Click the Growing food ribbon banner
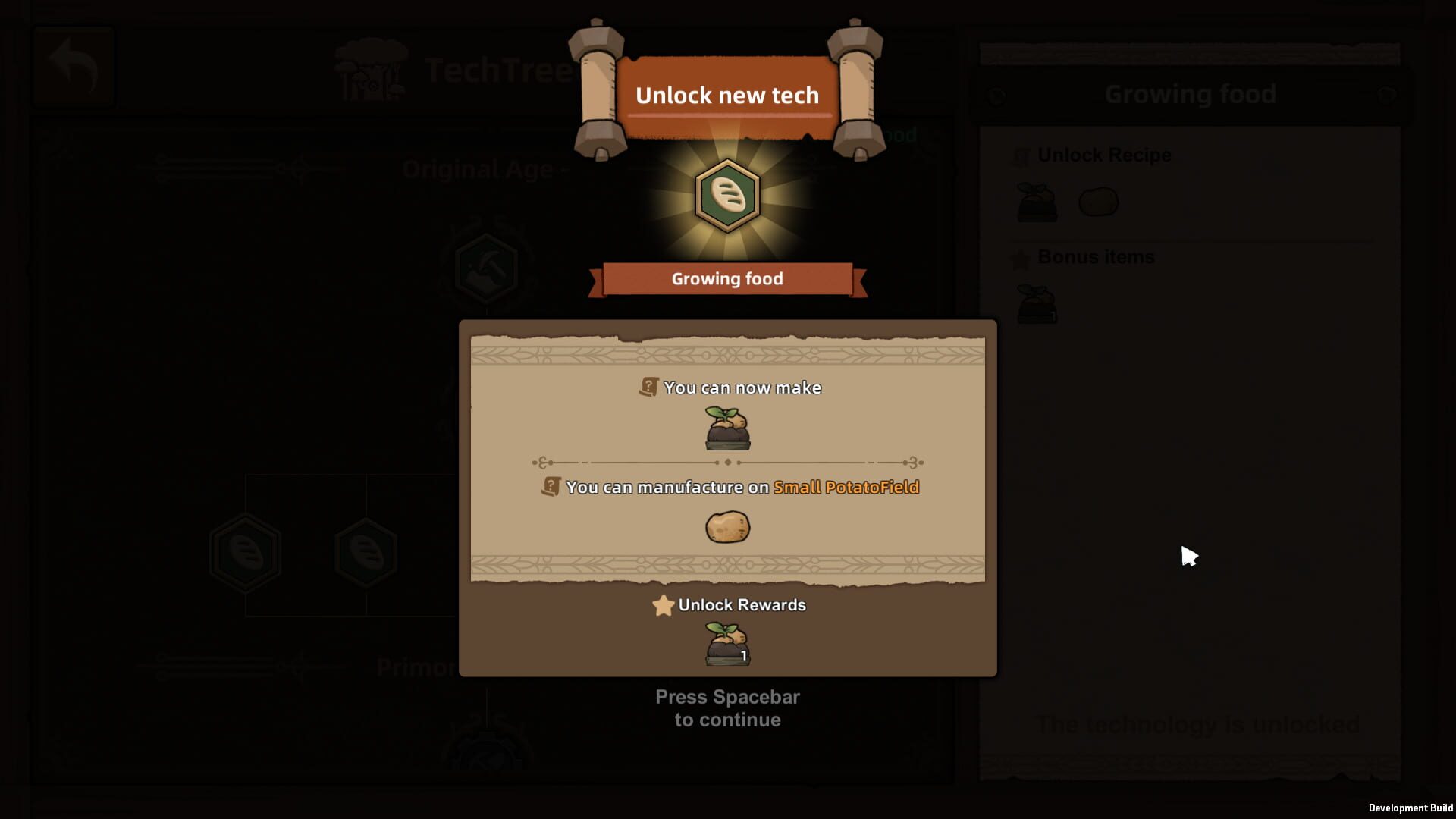Viewport: 1456px width, 819px height. pos(728,278)
